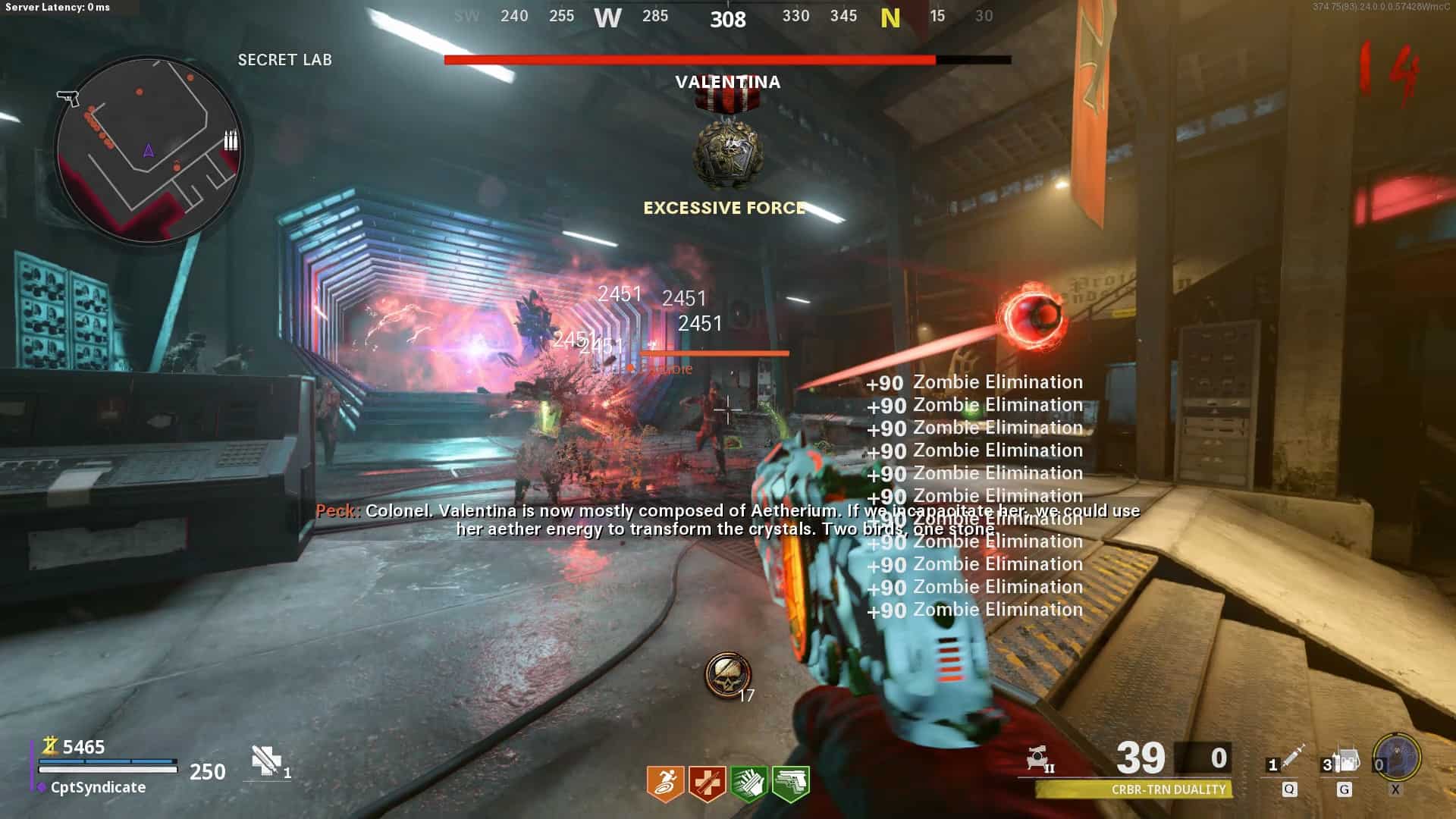Screen dimensions: 1456x819
Task: Click the compass heading bar
Action: [x=726, y=17]
